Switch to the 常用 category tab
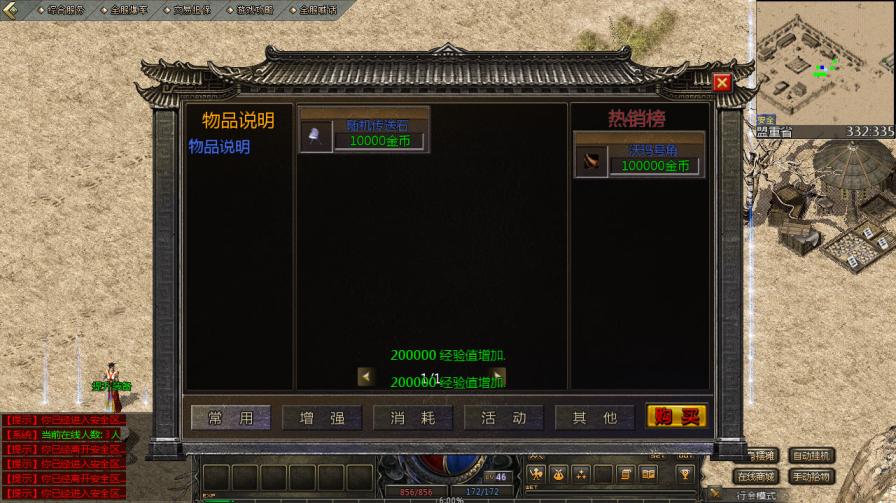This screenshot has width=896, height=503. [230, 418]
